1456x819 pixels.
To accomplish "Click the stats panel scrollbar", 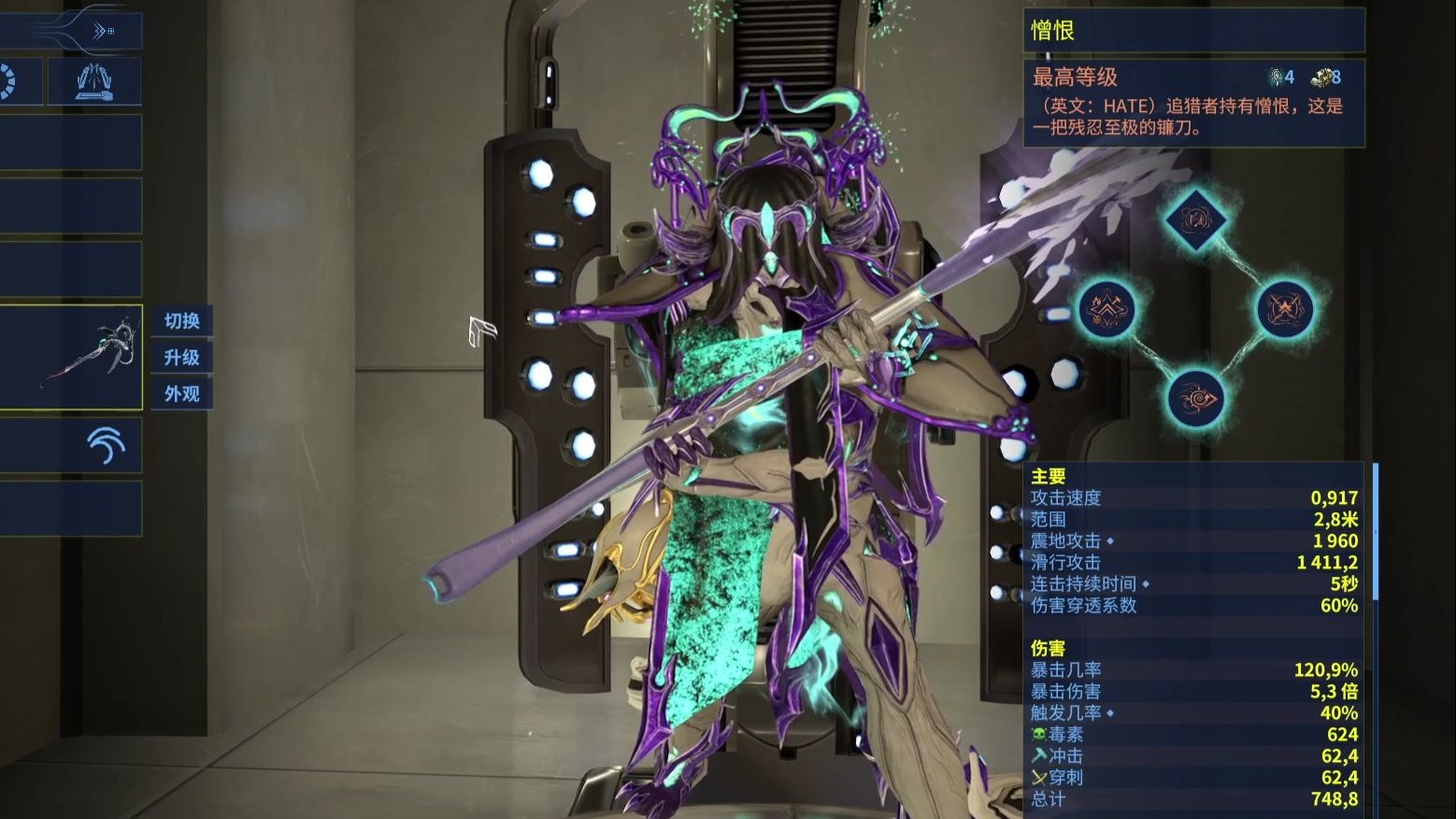I will 1375,531.
